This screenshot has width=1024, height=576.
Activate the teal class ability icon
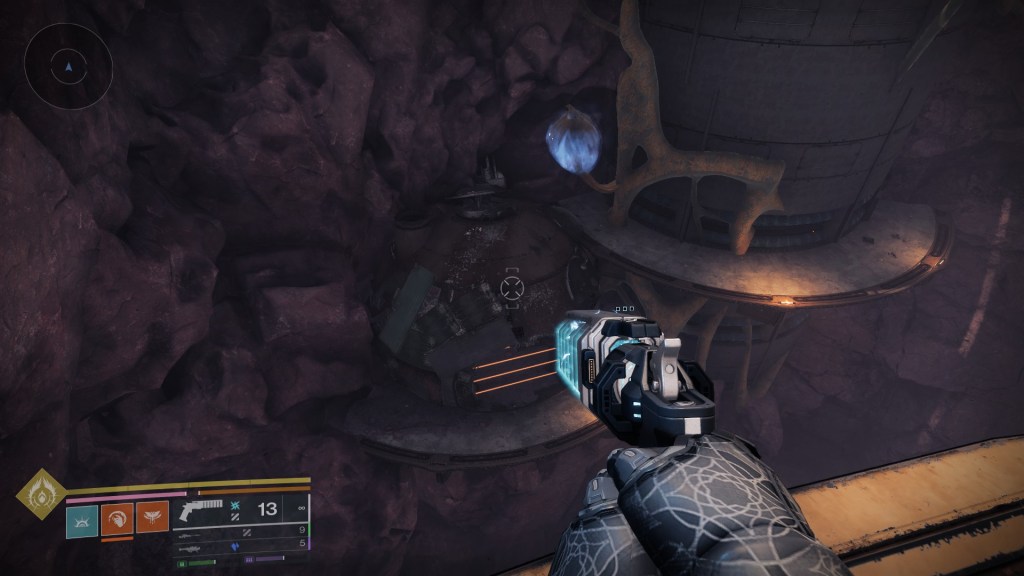click(x=82, y=520)
